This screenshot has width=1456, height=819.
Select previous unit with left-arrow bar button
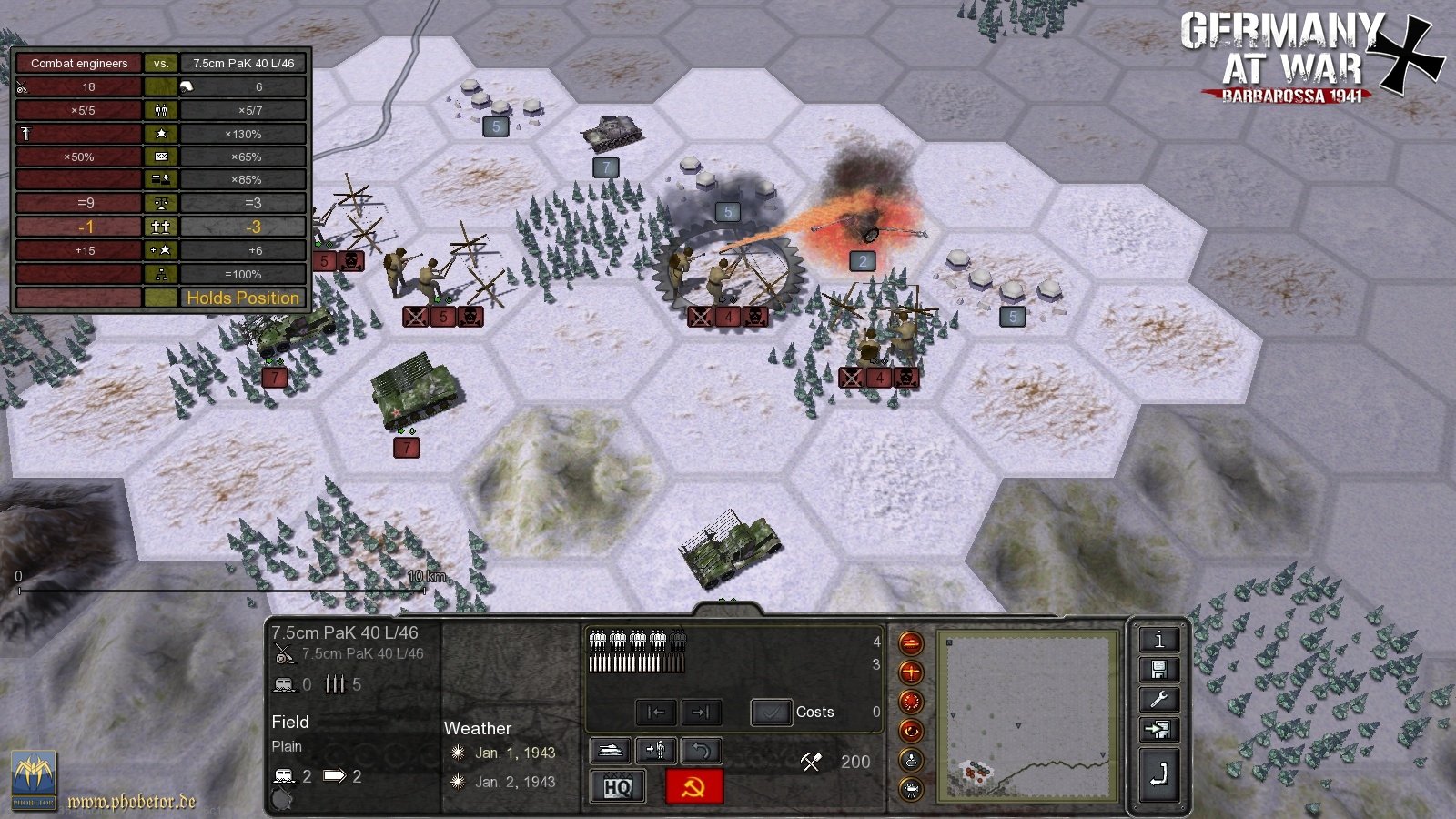[656, 712]
